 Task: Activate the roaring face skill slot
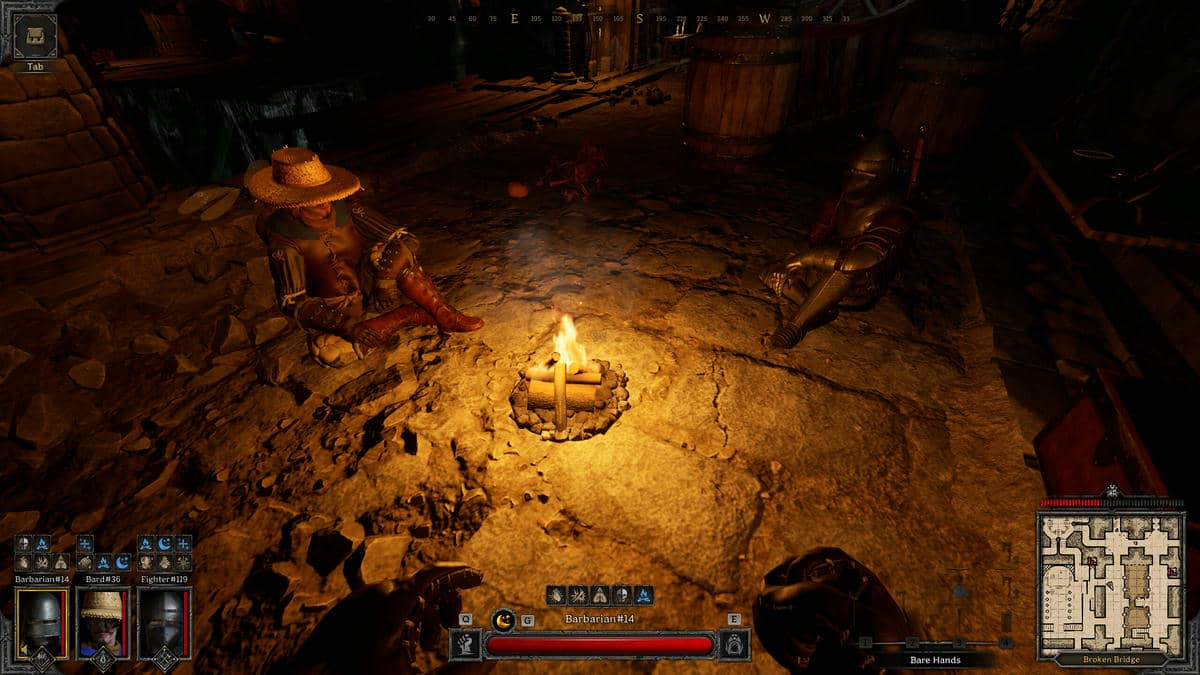tap(734, 643)
